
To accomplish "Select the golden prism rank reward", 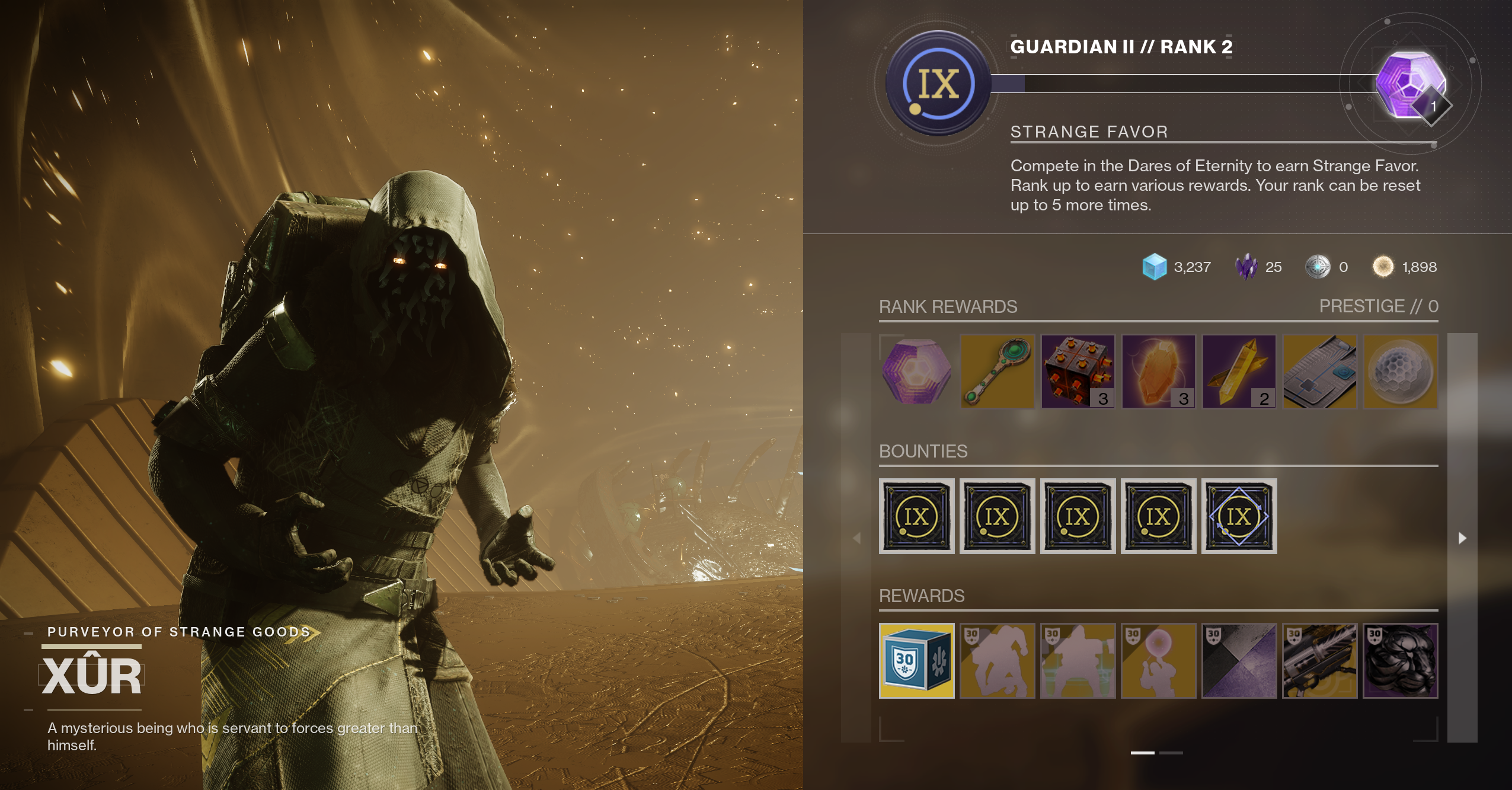I will pyautogui.click(x=1239, y=372).
